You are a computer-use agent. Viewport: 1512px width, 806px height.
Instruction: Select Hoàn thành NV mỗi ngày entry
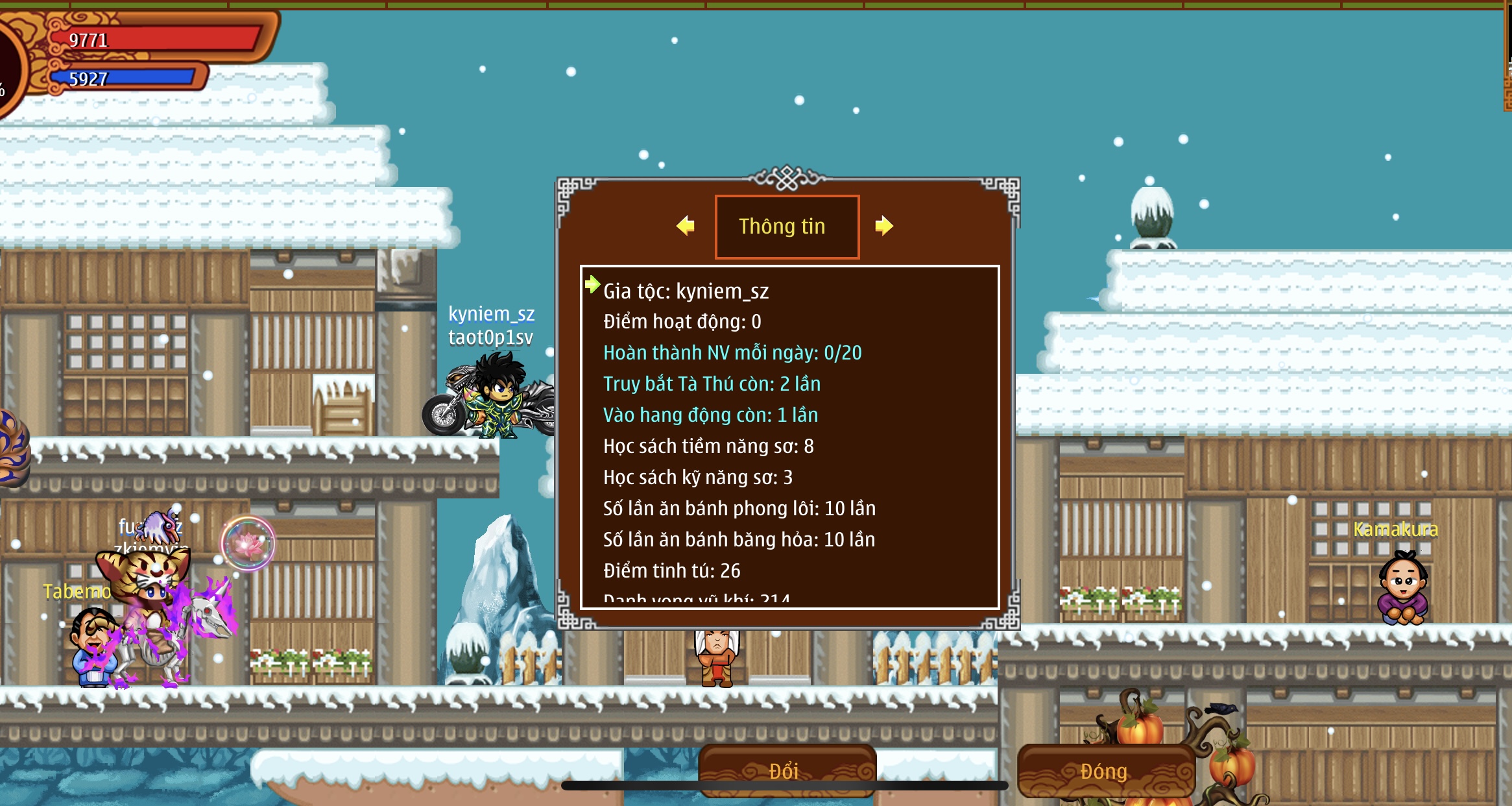pos(732,353)
